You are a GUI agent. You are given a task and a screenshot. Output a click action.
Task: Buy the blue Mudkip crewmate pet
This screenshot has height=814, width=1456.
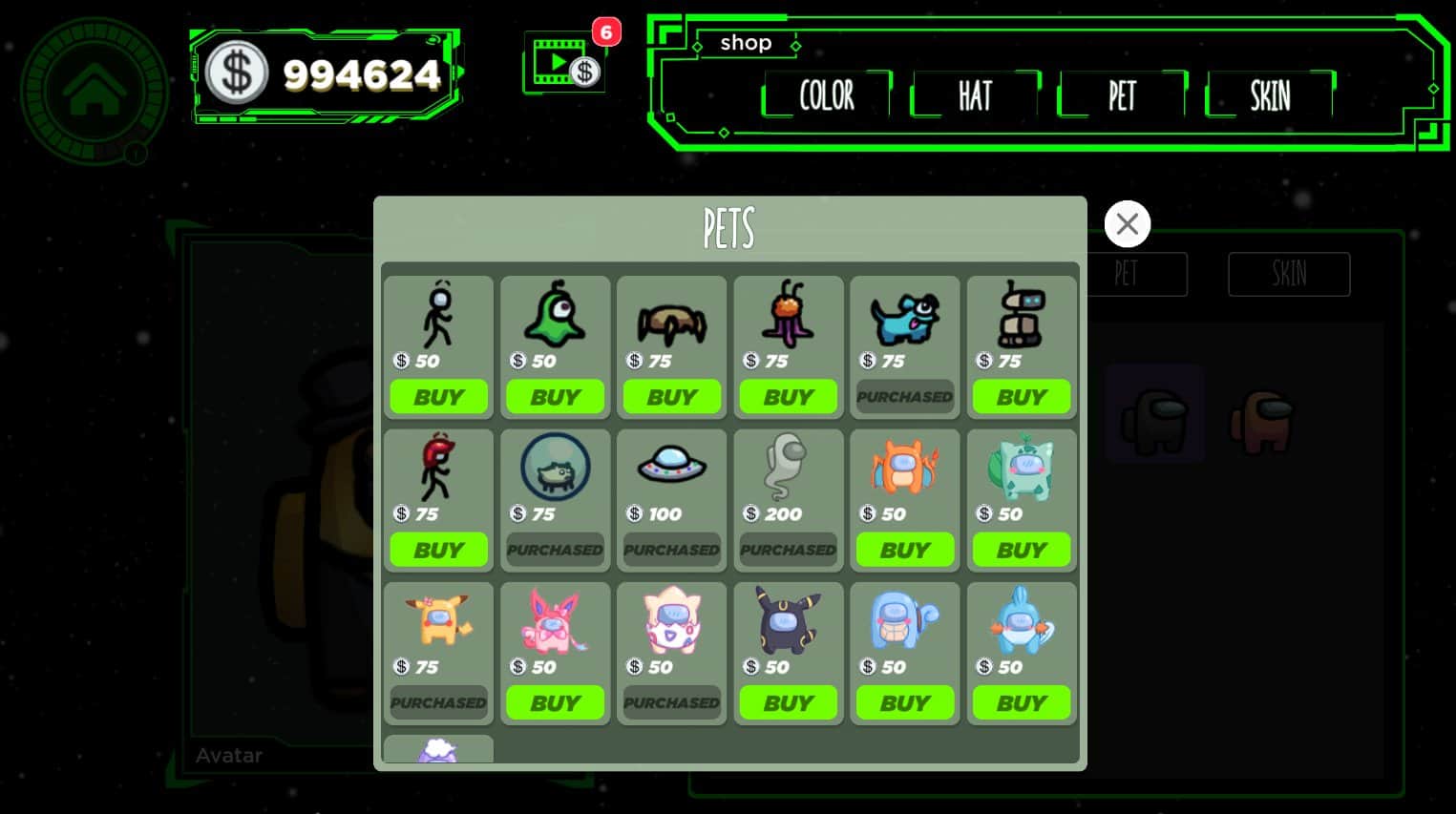click(1022, 703)
